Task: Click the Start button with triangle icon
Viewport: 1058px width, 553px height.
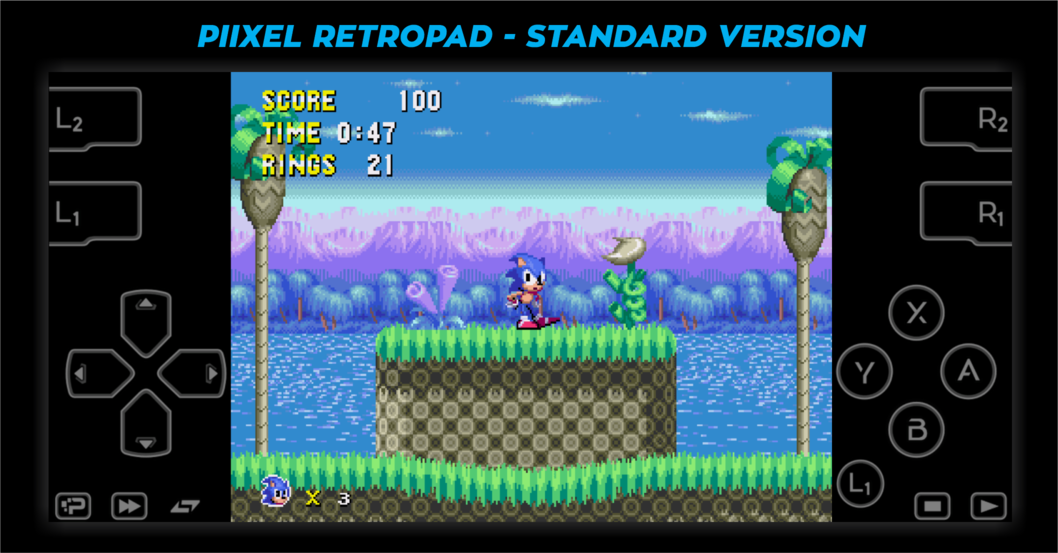Action: [988, 506]
